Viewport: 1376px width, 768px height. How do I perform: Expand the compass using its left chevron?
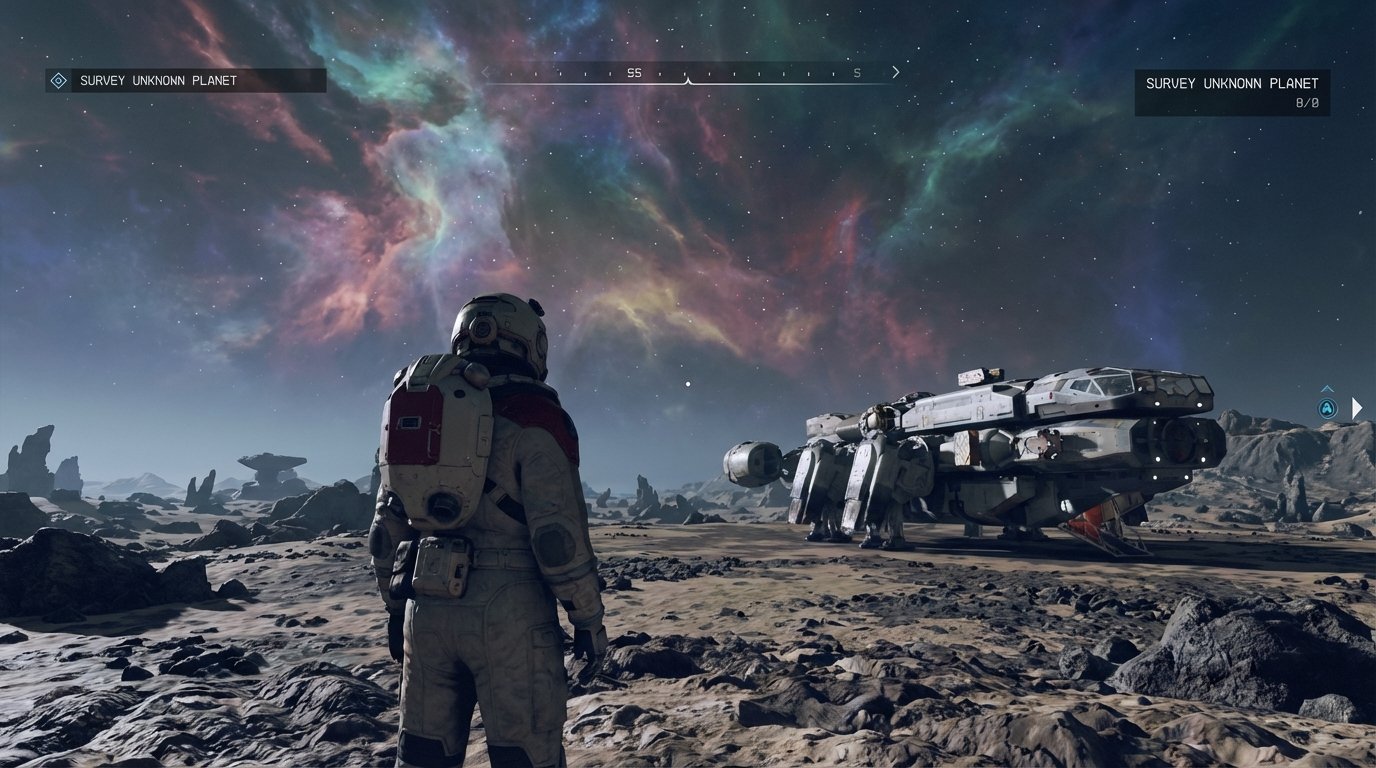pos(484,72)
